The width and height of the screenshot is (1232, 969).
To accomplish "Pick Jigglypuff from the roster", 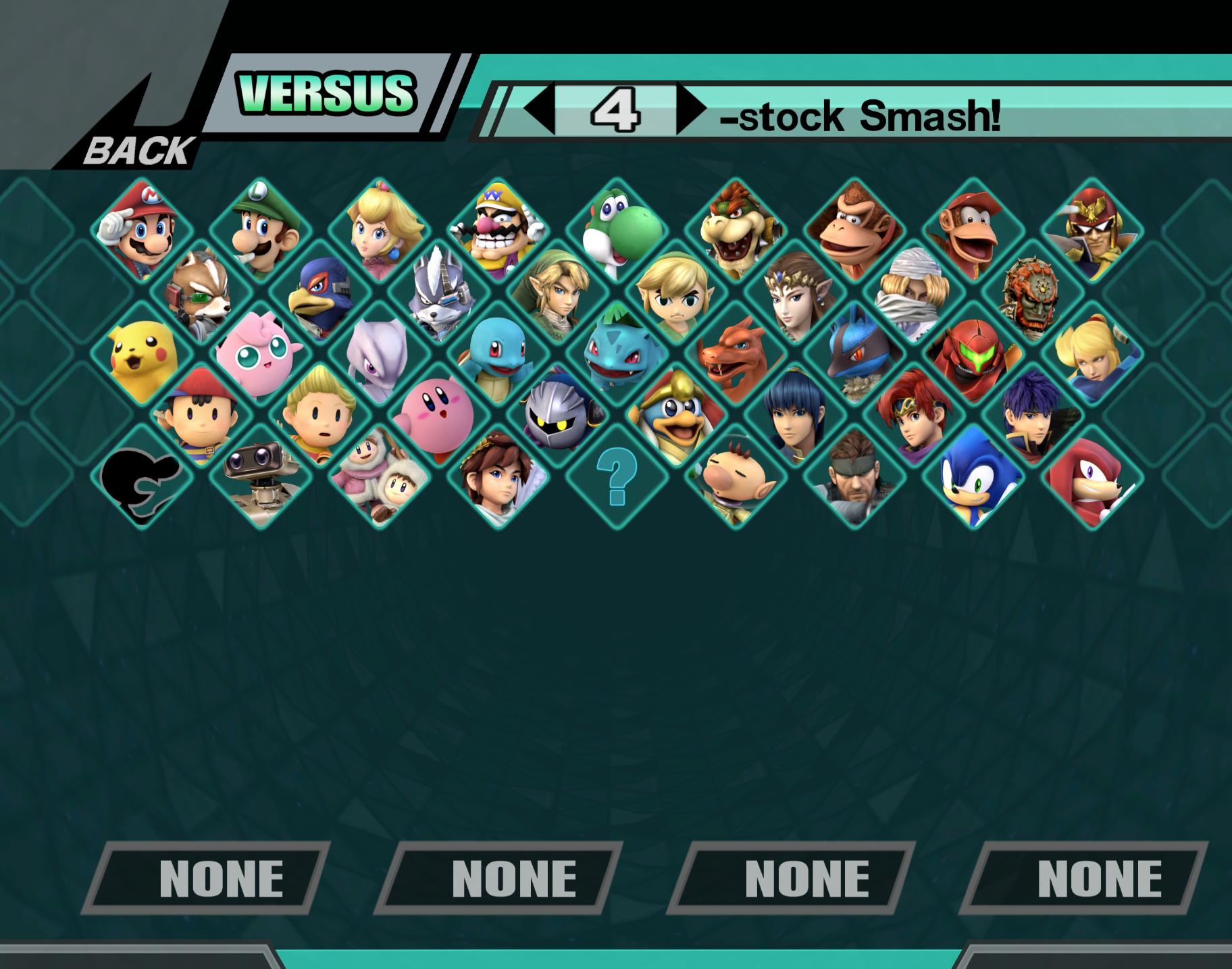I will pyautogui.click(x=260, y=353).
